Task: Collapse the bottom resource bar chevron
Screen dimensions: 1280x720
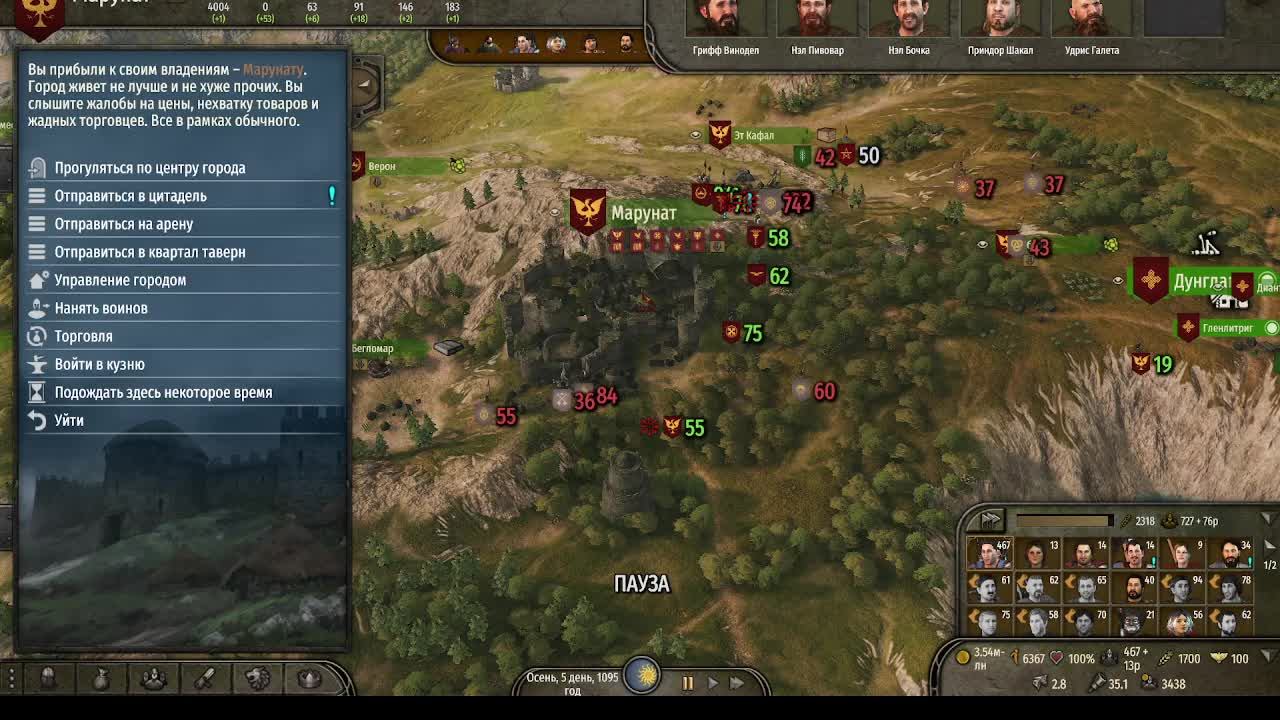Action: tap(1265, 656)
